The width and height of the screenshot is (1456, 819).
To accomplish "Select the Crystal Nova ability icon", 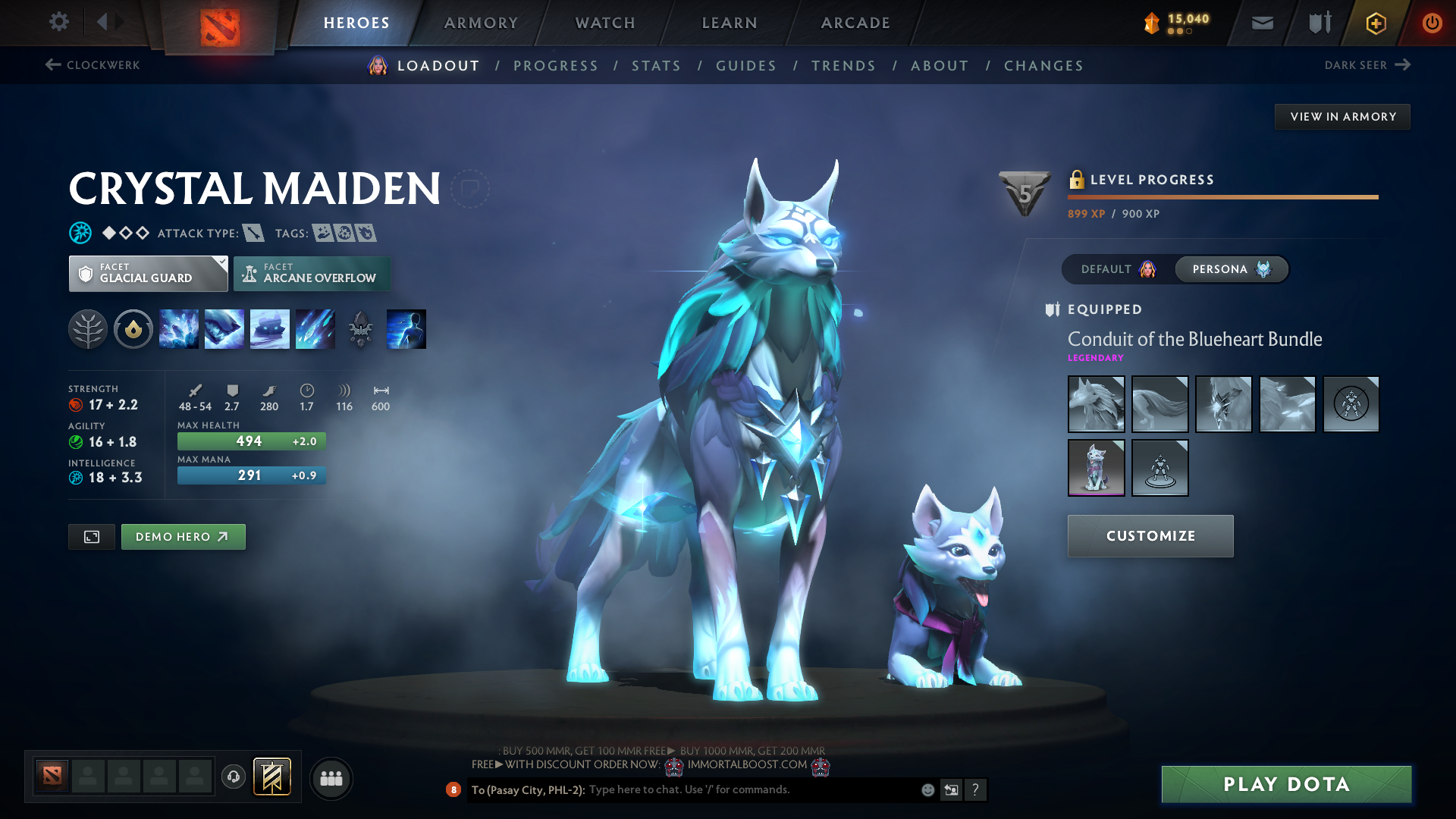I will click(179, 329).
